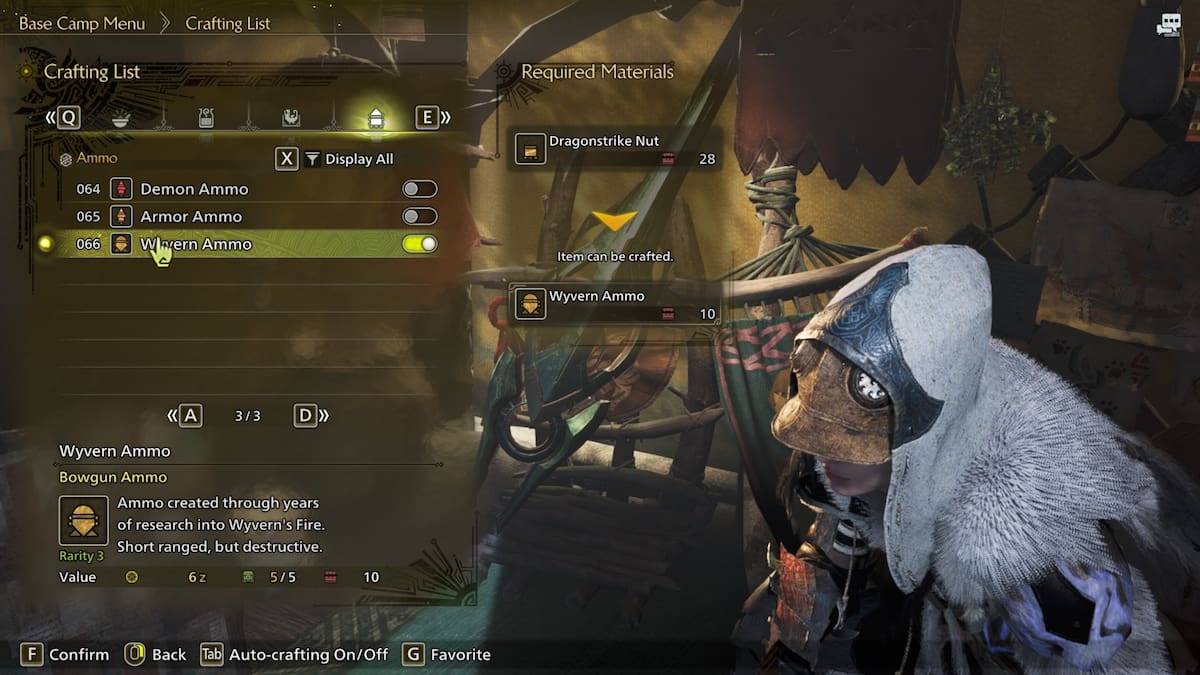1200x675 pixels.
Task: Toggle auto-crafting for Demon Ammo
Action: [419, 189]
